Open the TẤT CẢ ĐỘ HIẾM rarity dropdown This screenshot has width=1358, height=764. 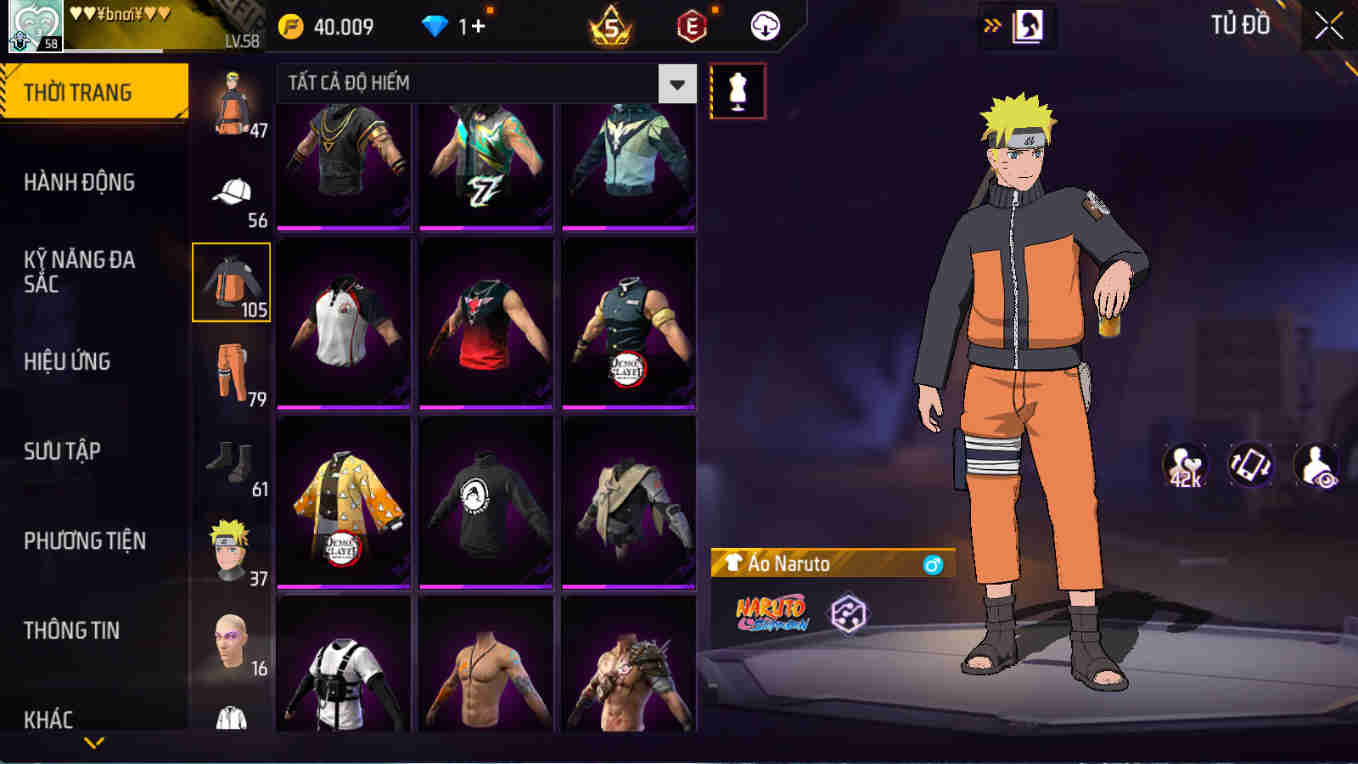click(x=677, y=84)
